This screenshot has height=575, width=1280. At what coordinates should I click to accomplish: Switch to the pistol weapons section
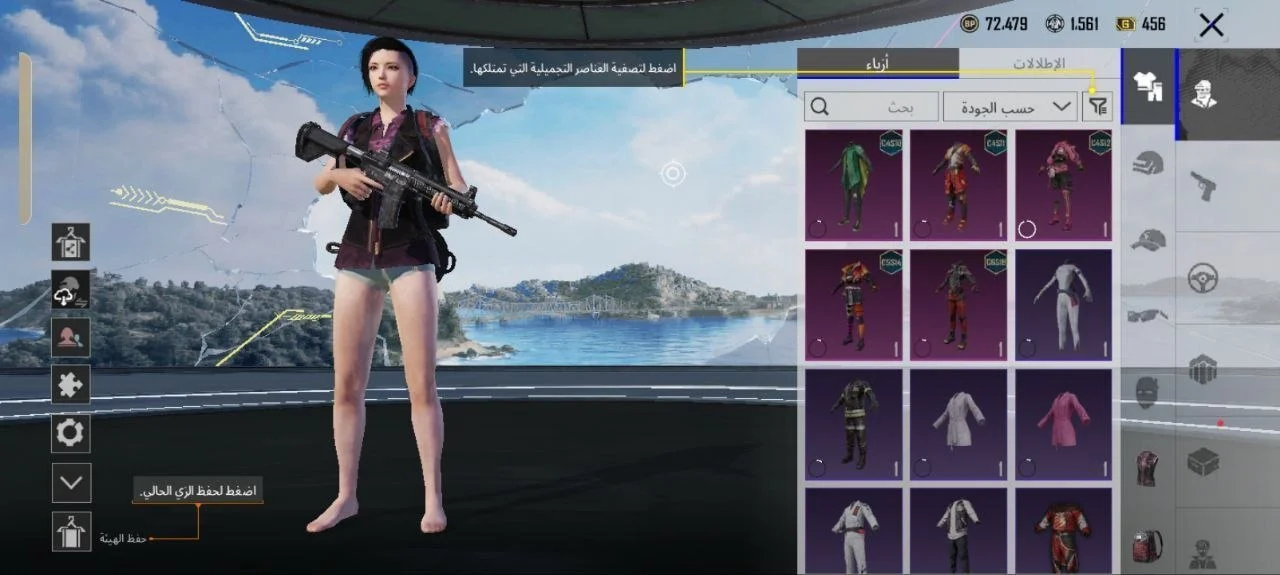(x=1202, y=184)
